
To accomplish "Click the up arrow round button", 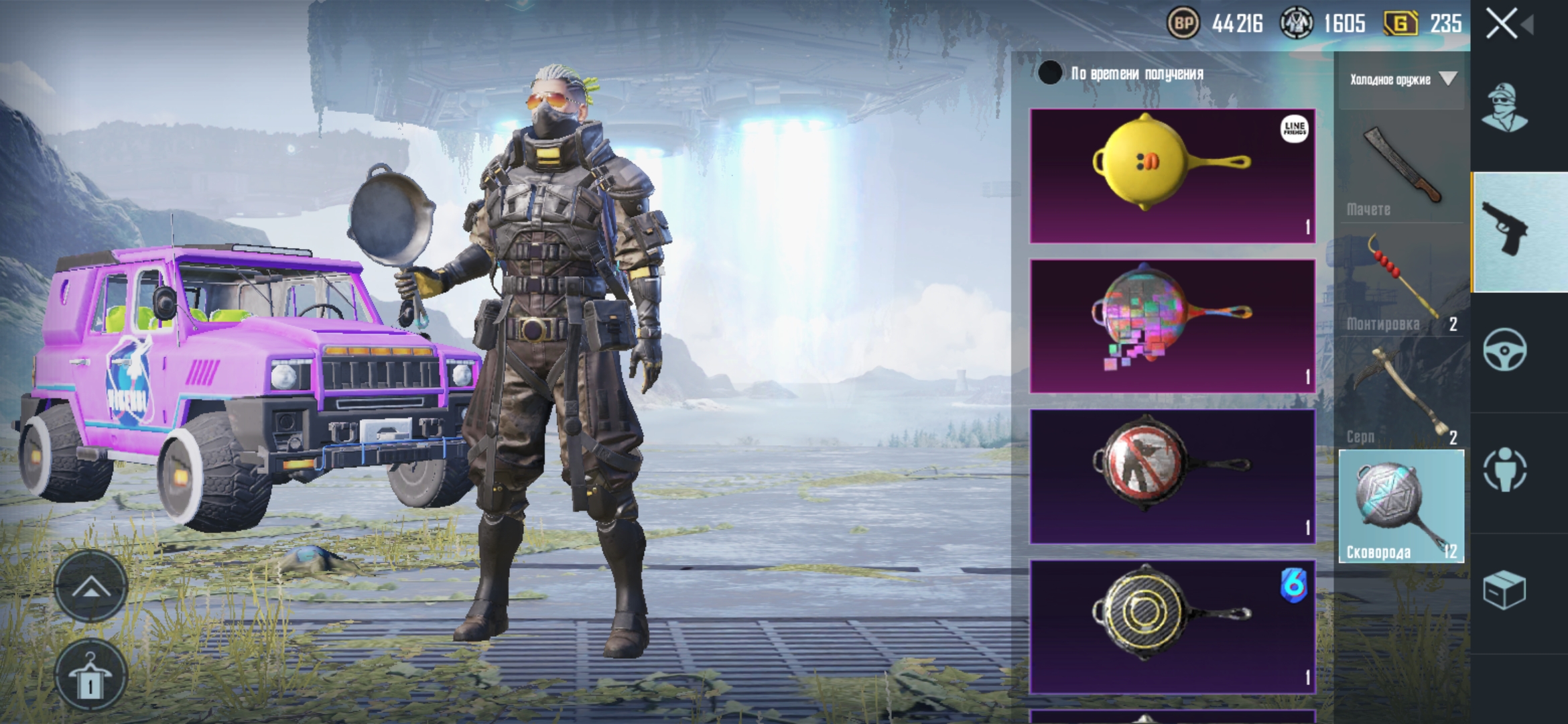I will [90, 588].
